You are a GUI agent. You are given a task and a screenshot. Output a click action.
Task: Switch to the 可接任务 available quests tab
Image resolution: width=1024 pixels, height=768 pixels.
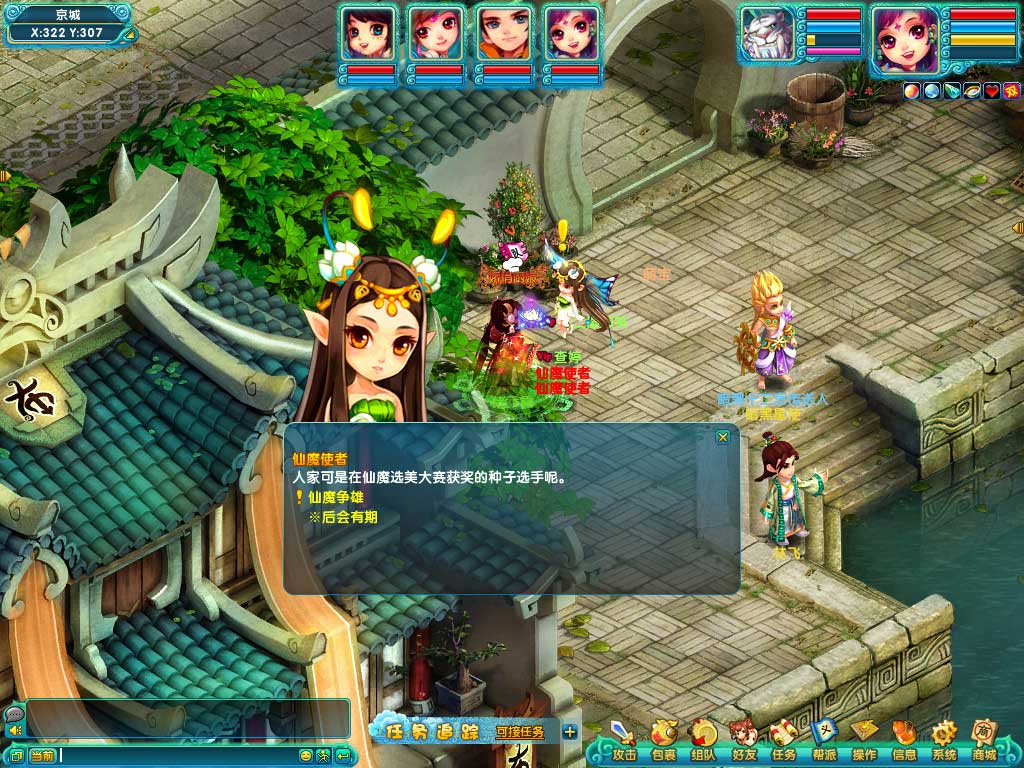click(520, 732)
